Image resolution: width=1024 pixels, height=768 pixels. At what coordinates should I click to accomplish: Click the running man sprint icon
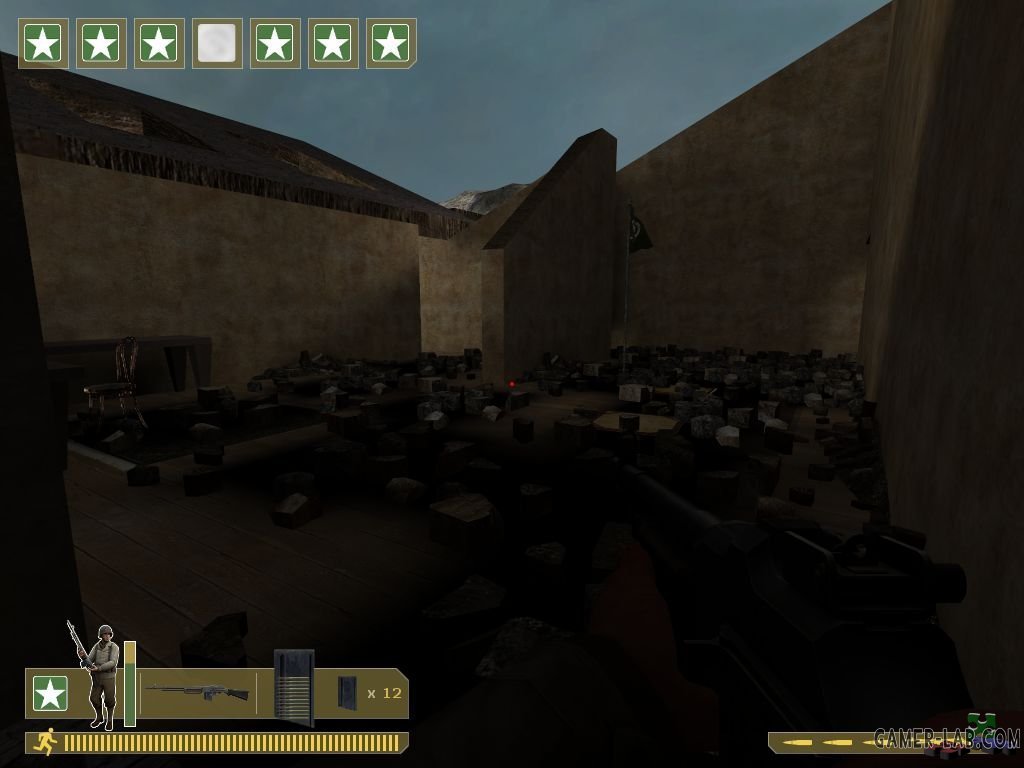tap(46, 741)
